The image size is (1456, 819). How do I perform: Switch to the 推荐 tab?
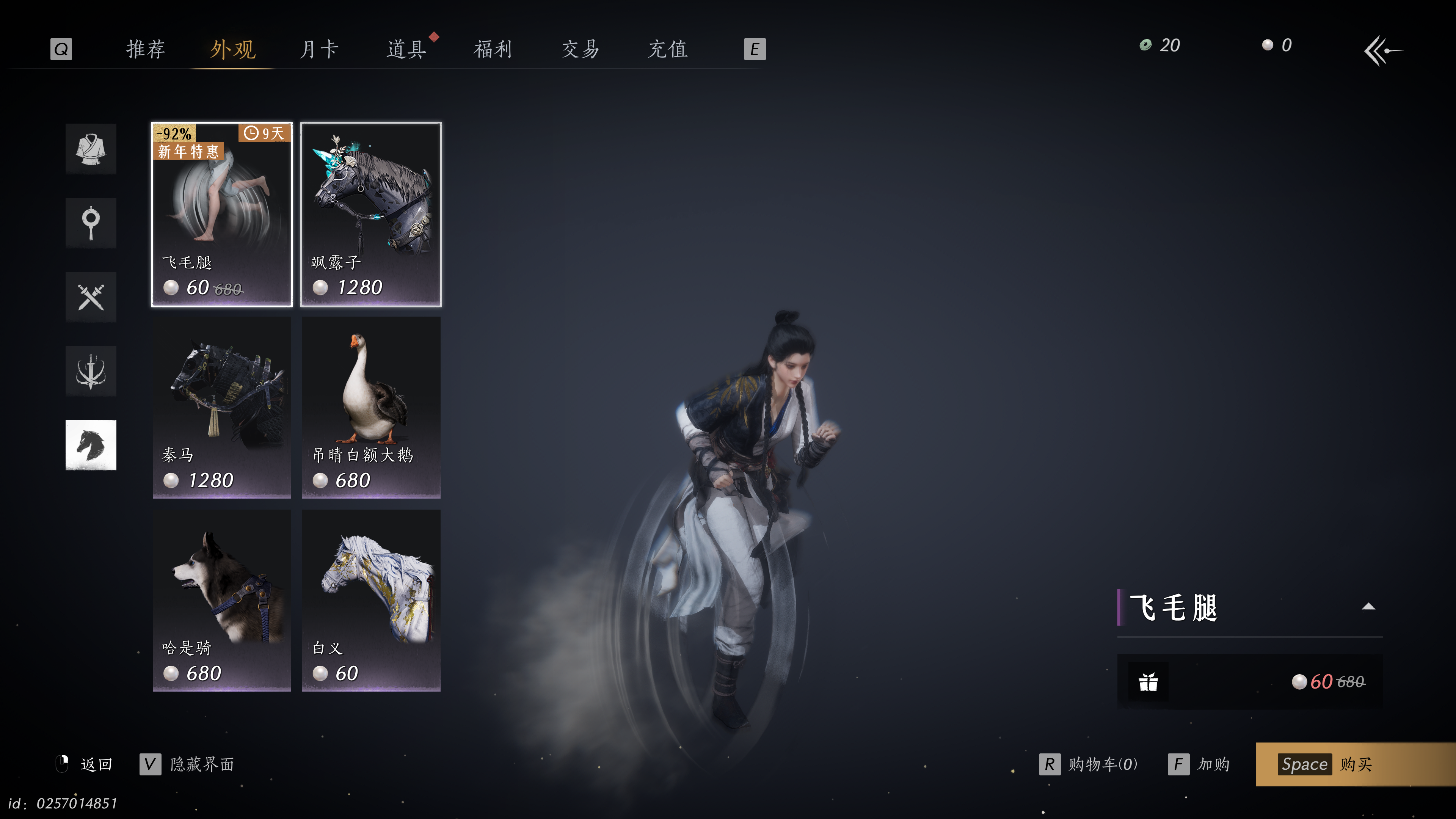point(145,49)
